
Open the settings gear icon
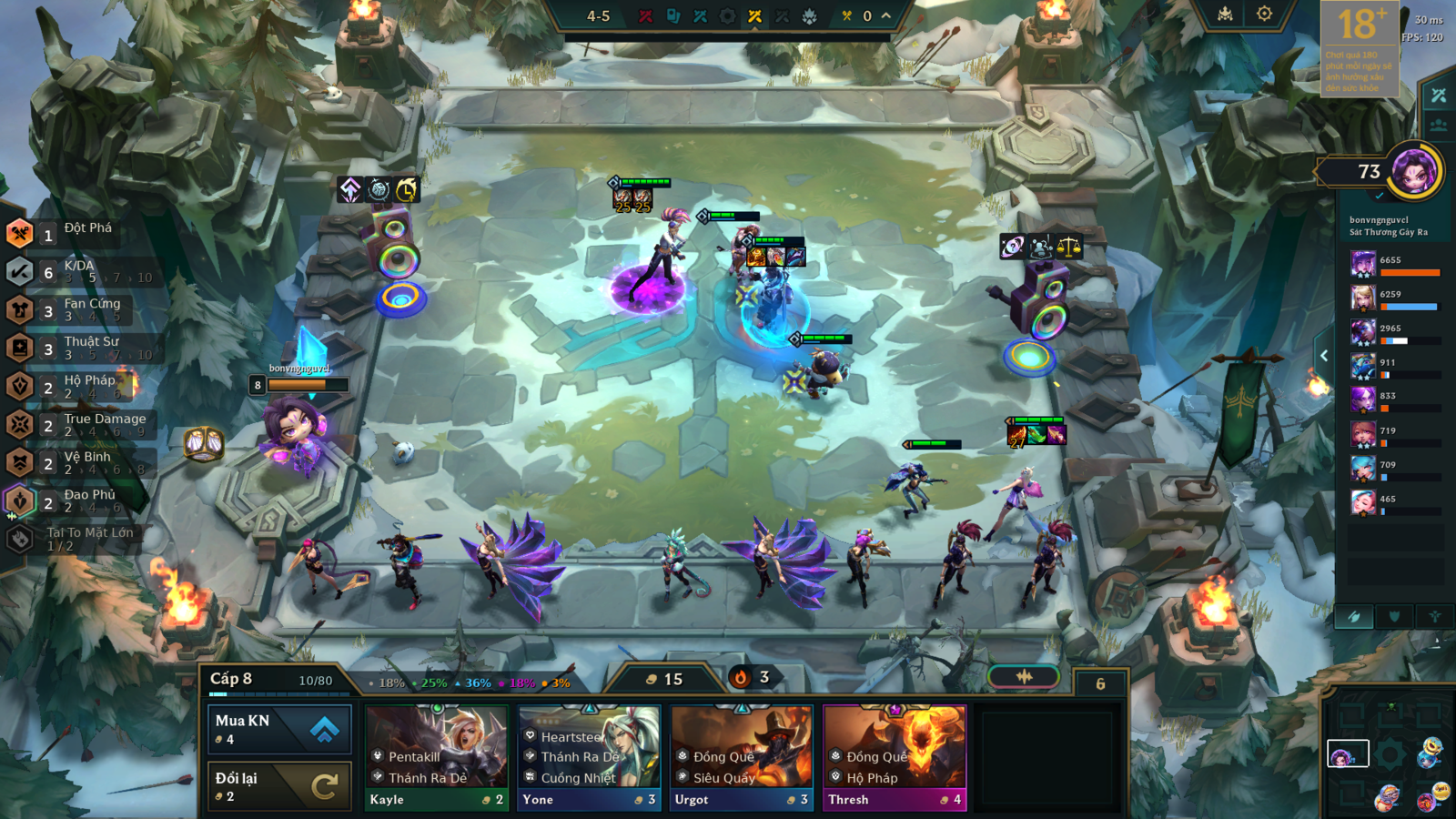tap(1264, 14)
